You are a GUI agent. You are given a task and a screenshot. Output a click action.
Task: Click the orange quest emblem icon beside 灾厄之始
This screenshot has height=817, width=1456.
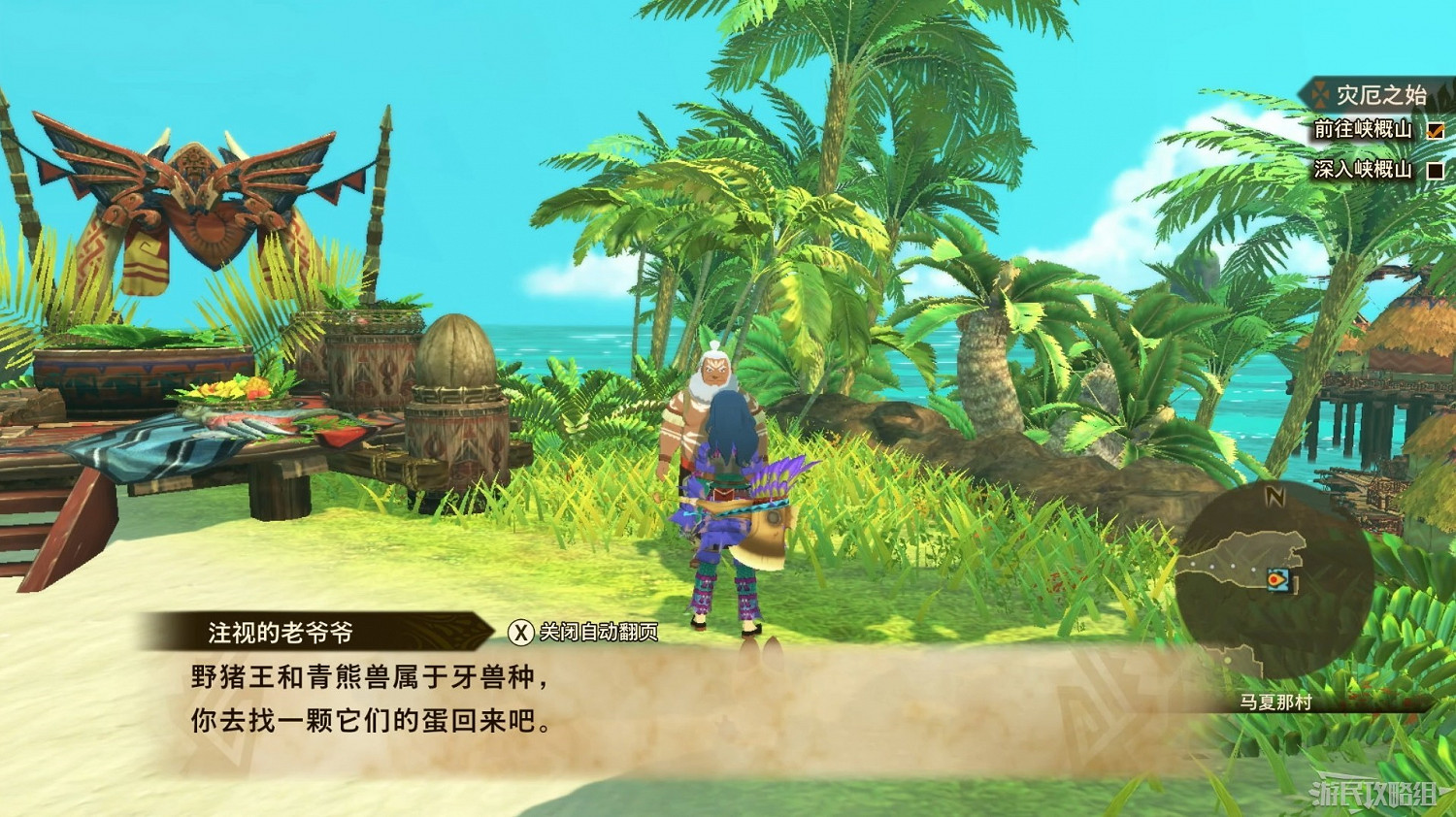[x=1319, y=95]
